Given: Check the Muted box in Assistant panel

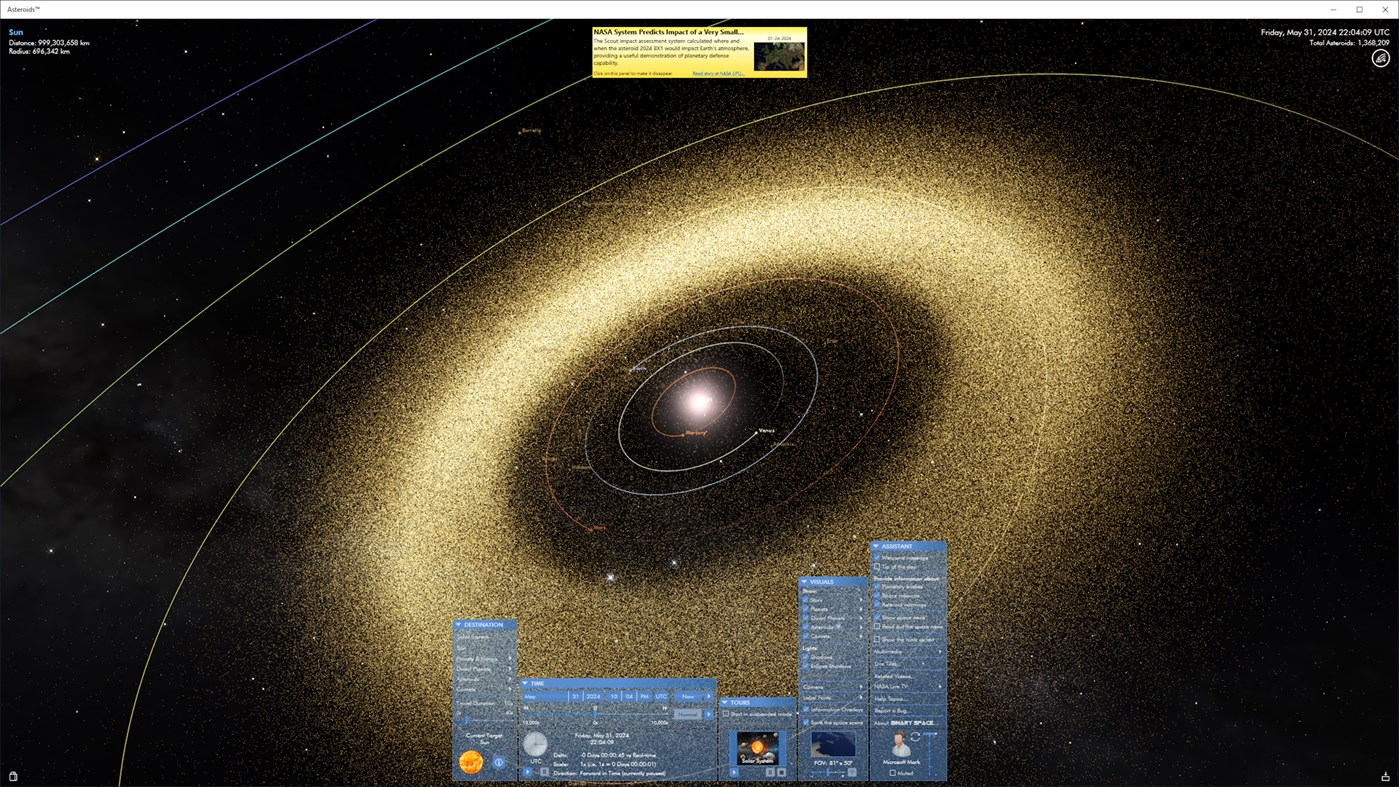Looking at the screenshot, I should [x=892, y=772].
